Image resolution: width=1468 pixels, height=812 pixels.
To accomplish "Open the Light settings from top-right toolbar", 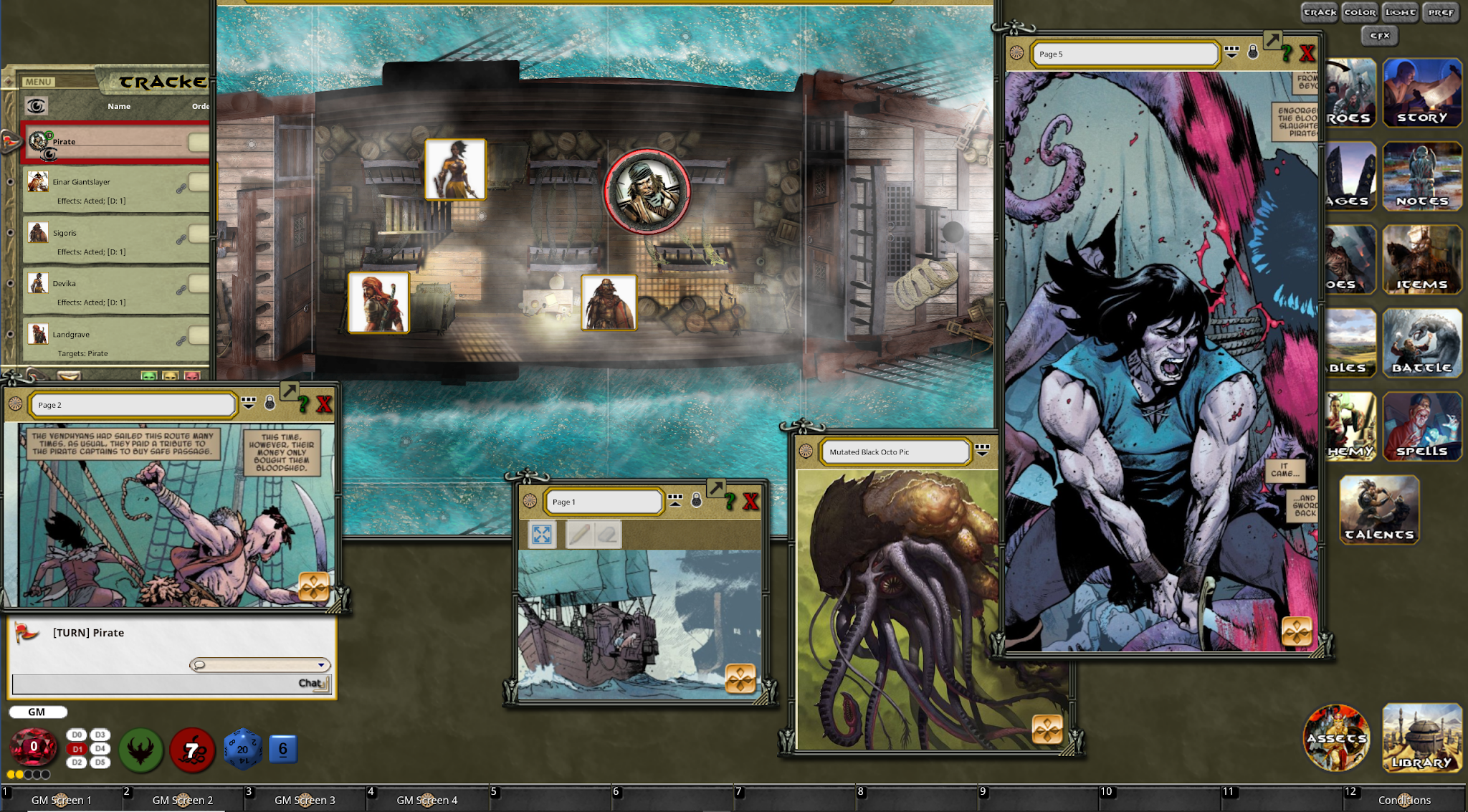I will pyautogui.click(x=1399, y=12).
